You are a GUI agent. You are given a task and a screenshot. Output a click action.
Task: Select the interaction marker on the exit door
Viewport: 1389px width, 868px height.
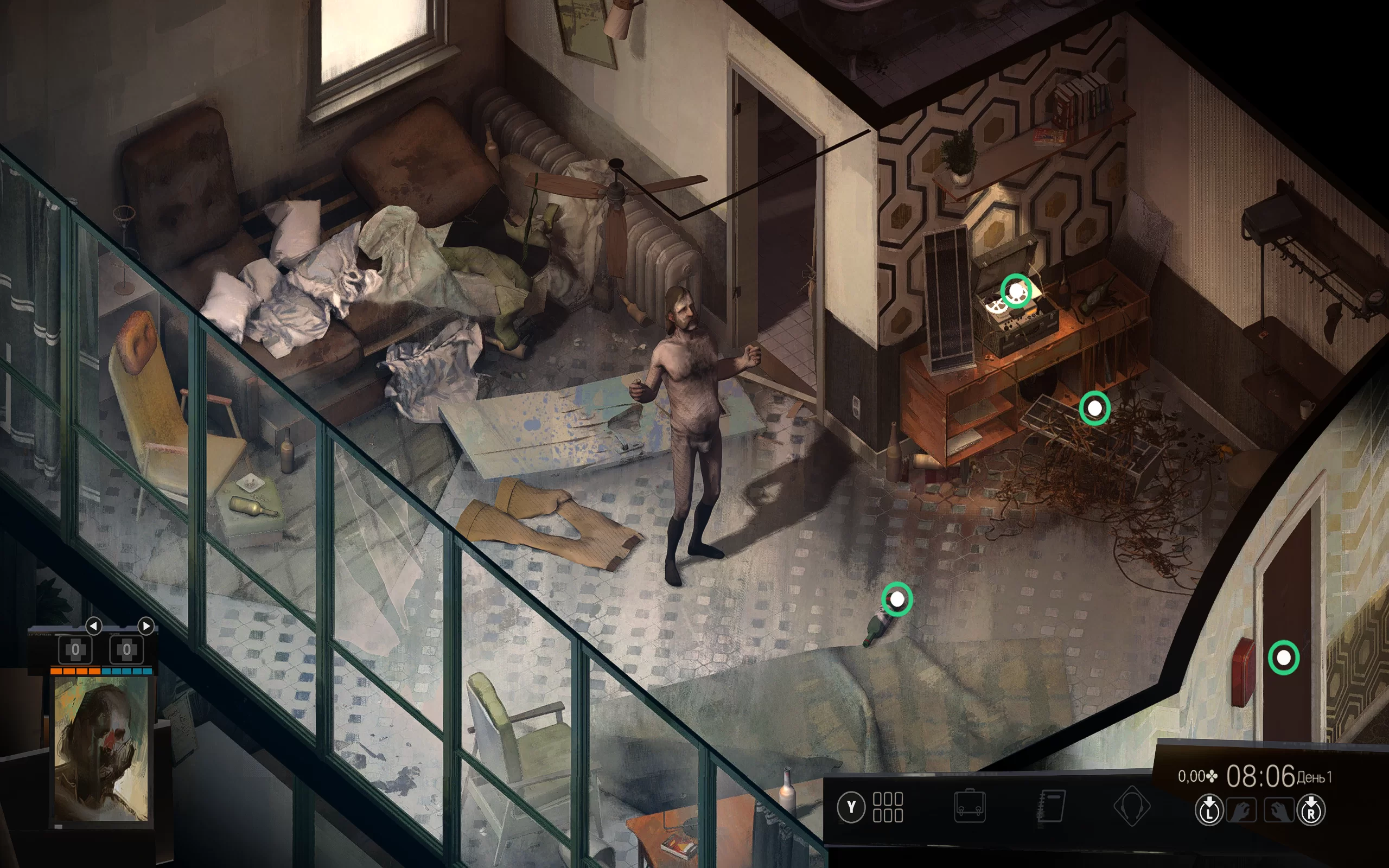1283,658
